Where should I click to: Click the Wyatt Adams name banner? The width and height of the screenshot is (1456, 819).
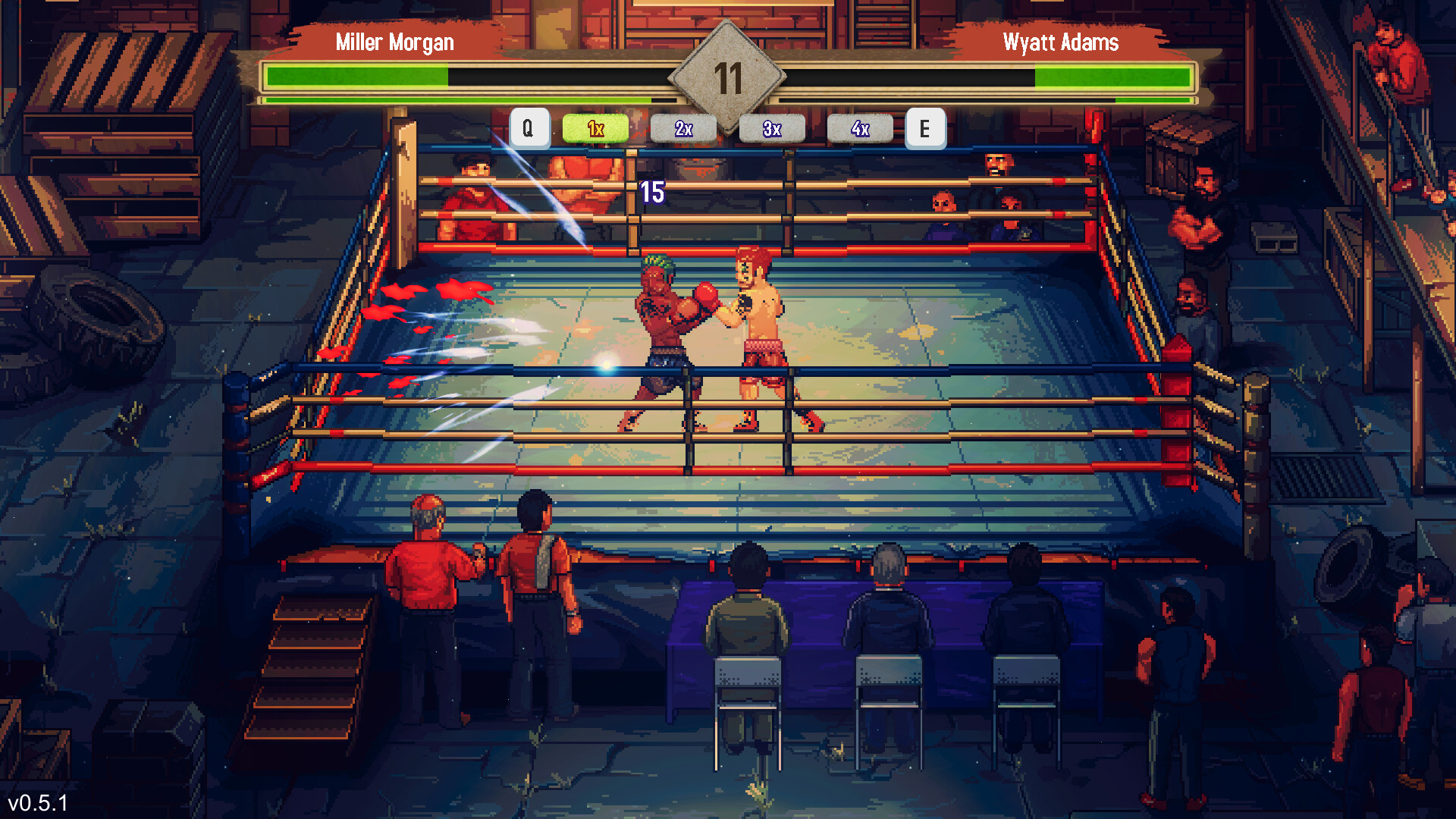point(1061,42)
